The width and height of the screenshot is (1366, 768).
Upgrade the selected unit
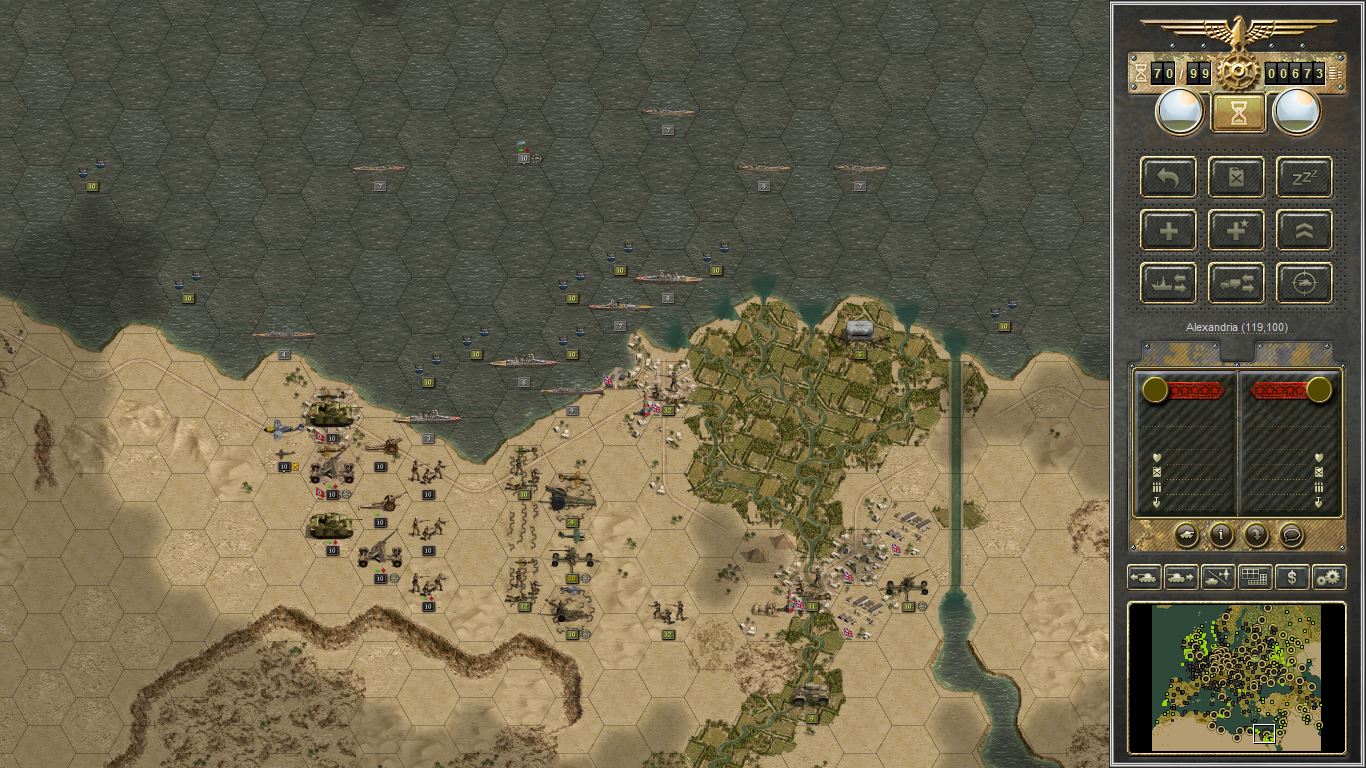1304,230
